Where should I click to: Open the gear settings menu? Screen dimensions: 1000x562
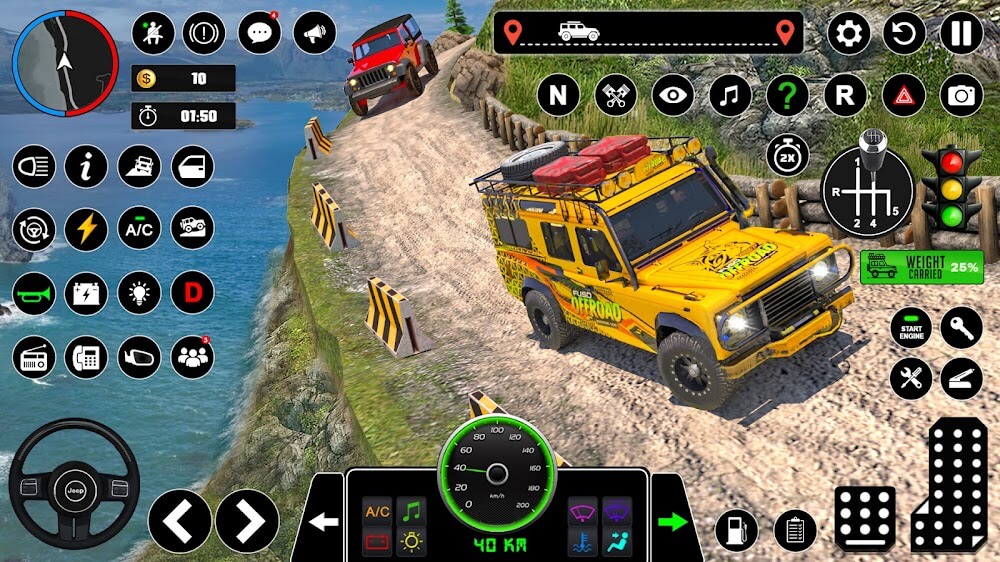click(848, 33)
